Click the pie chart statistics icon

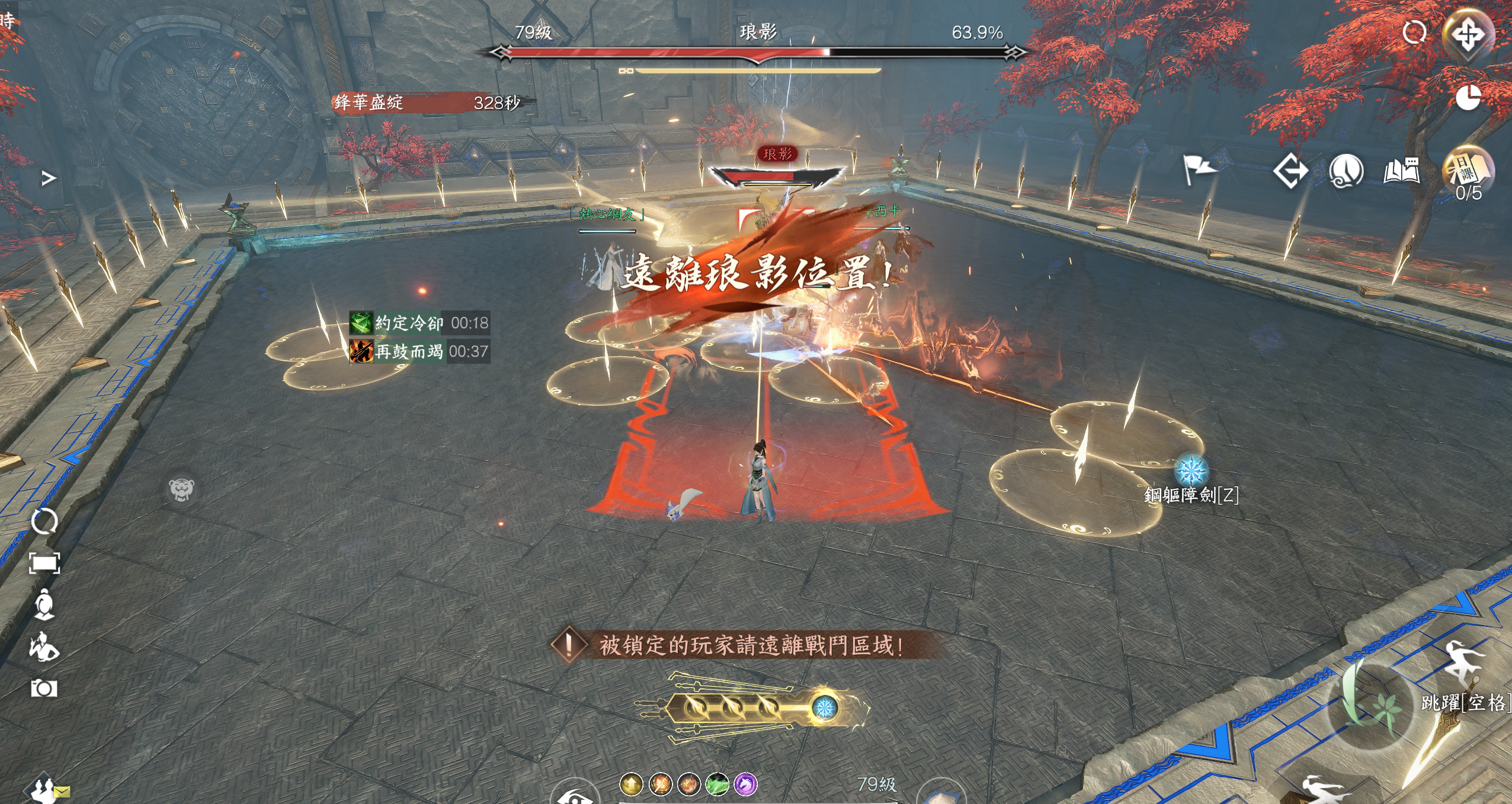(x=1468, y=97)
